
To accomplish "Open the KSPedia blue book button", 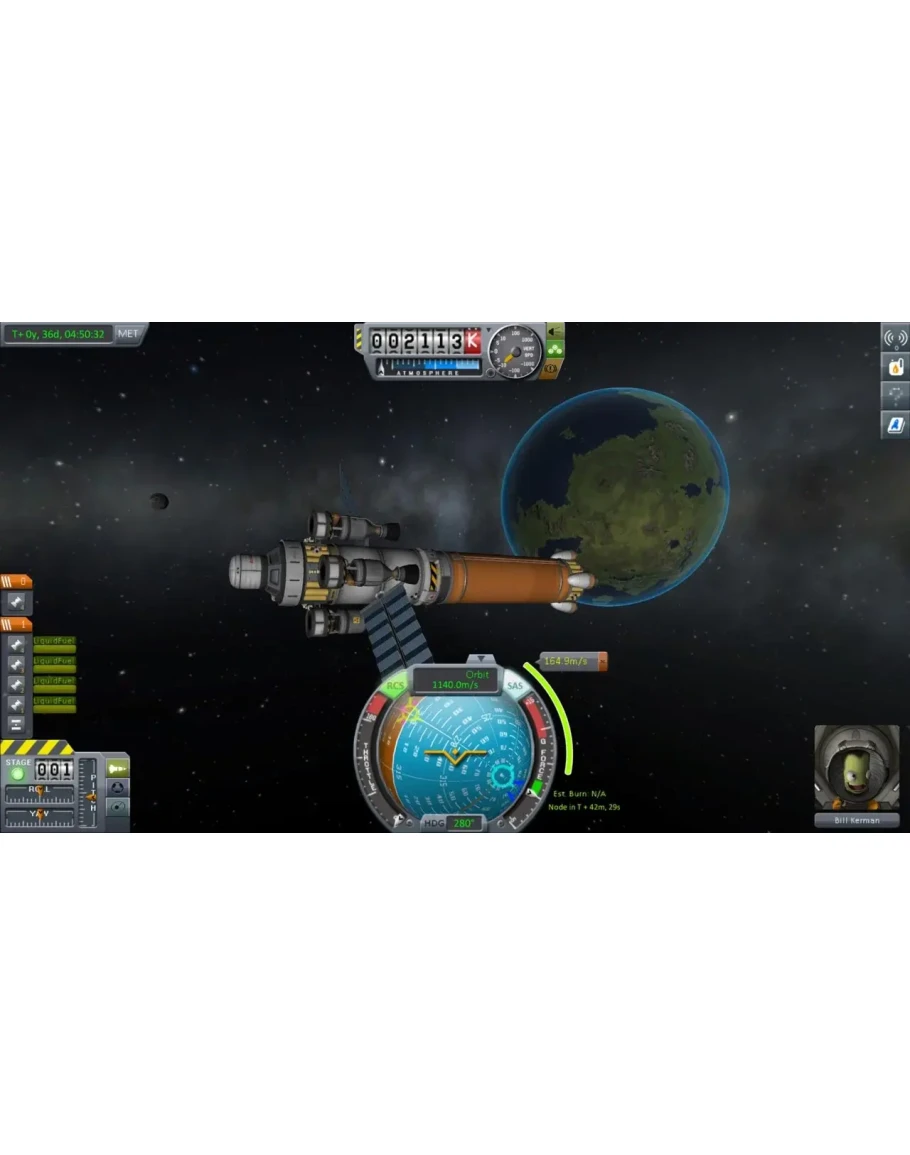I will click(894, 425).
